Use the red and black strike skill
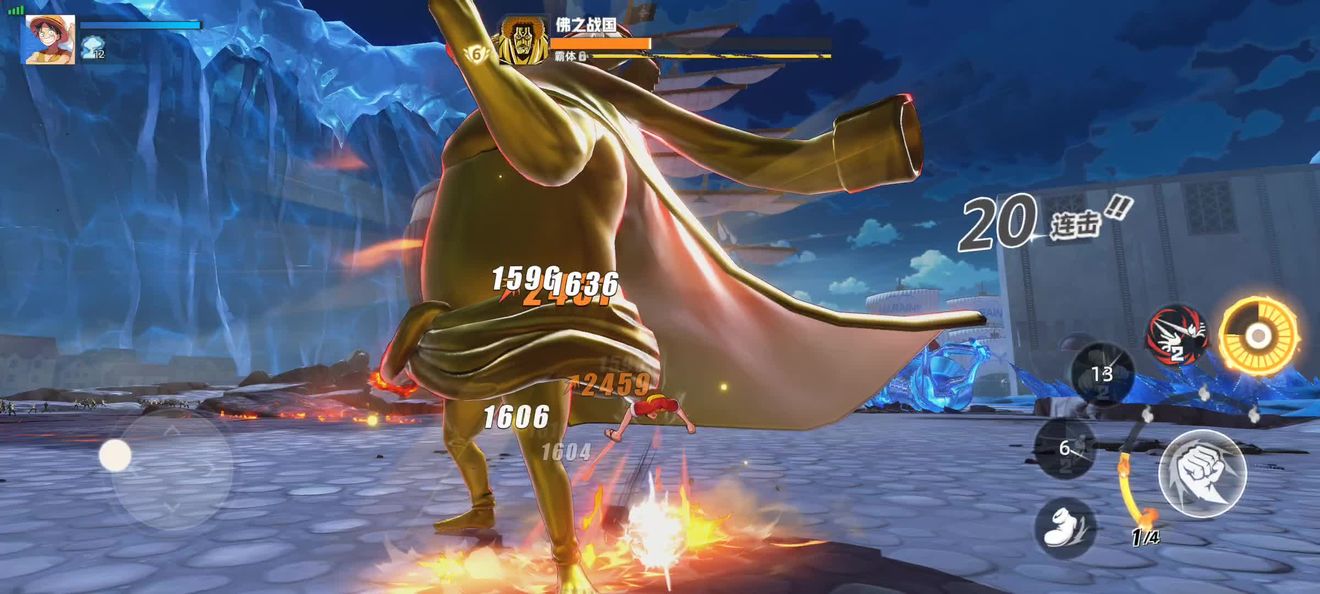 coord(1176,335)
